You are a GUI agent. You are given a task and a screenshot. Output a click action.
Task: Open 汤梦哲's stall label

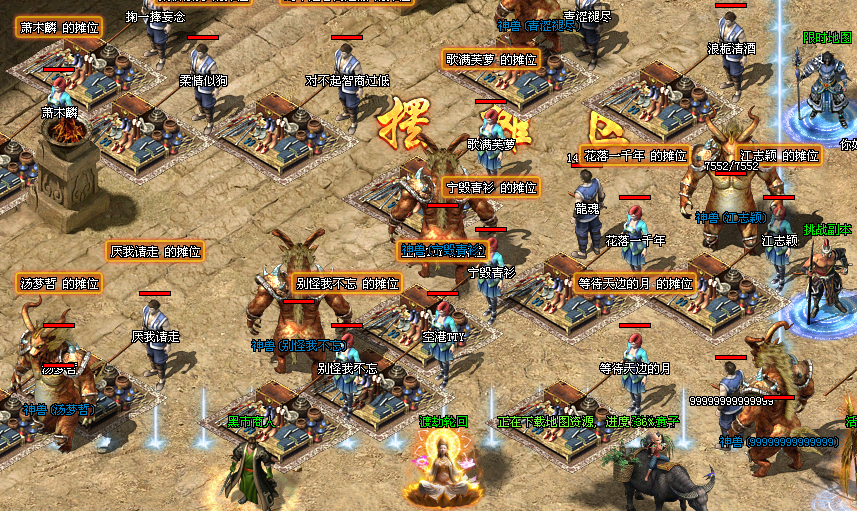click(60, 283)
